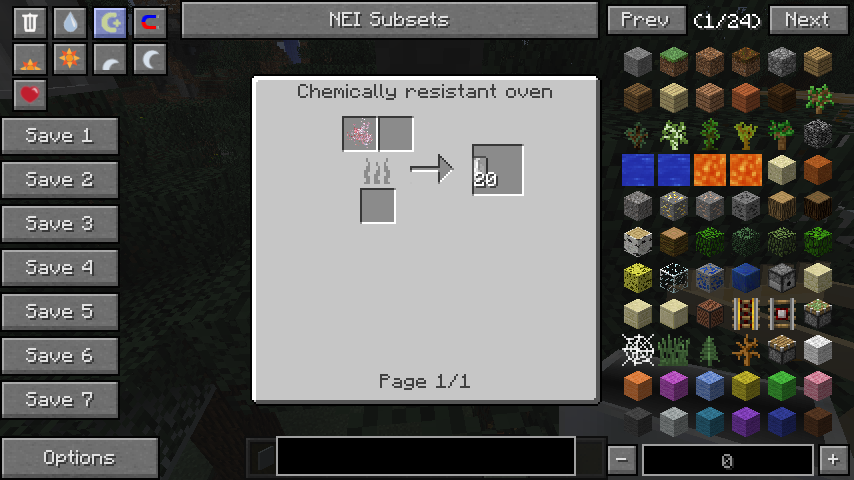Go to the previous item page
854x480 pixels.
[645, 20]
